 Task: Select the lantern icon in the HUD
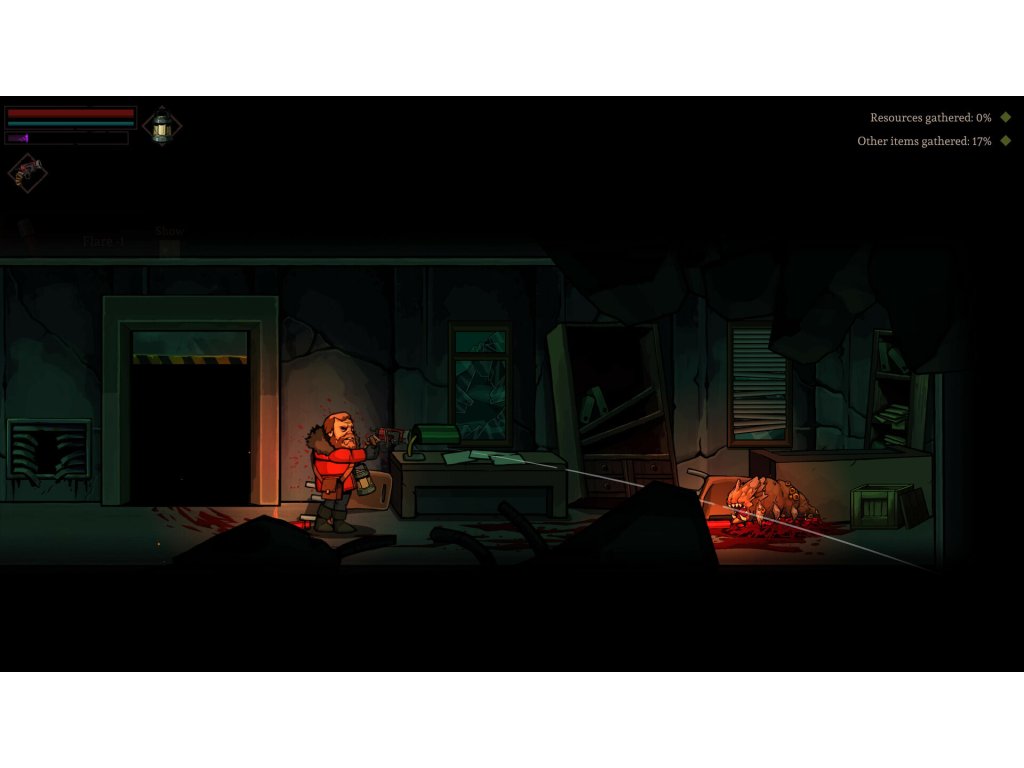click(162, 126)
